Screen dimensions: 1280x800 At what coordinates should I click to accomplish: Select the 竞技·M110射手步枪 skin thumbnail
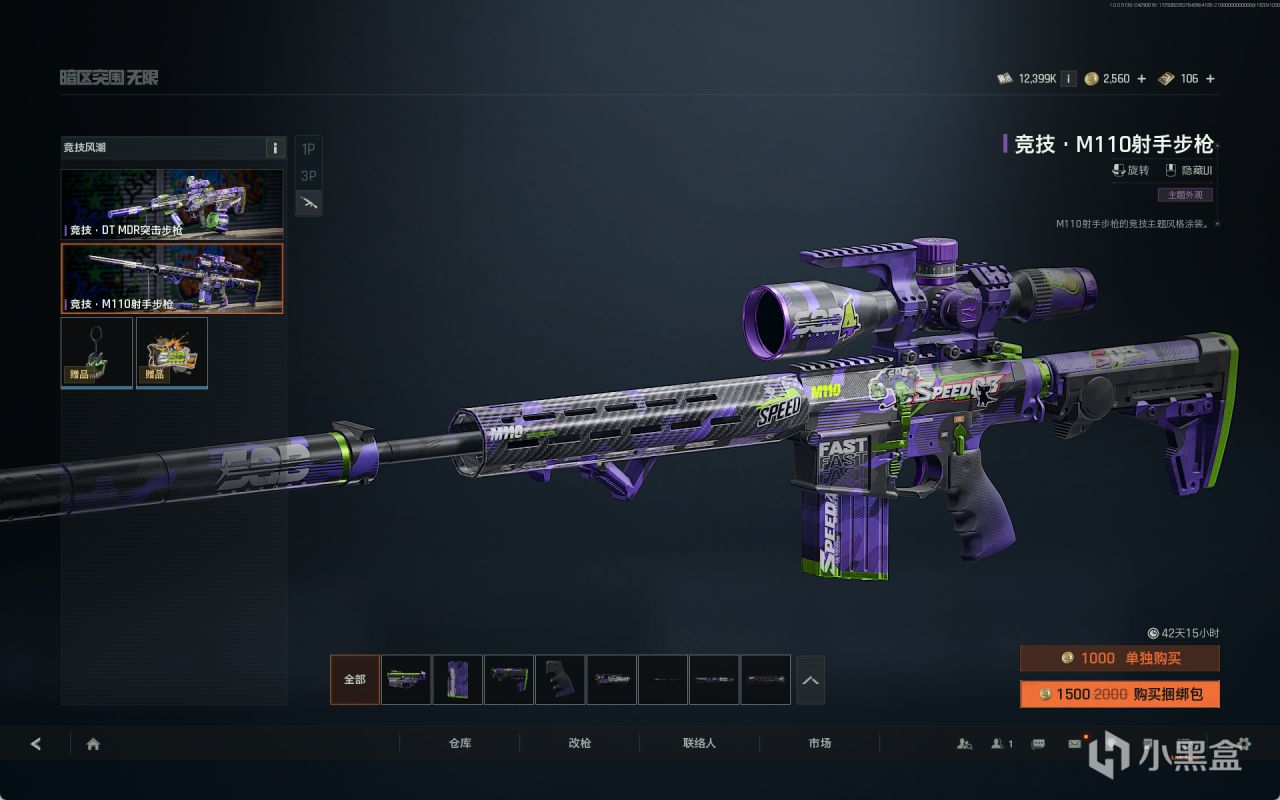172,278
